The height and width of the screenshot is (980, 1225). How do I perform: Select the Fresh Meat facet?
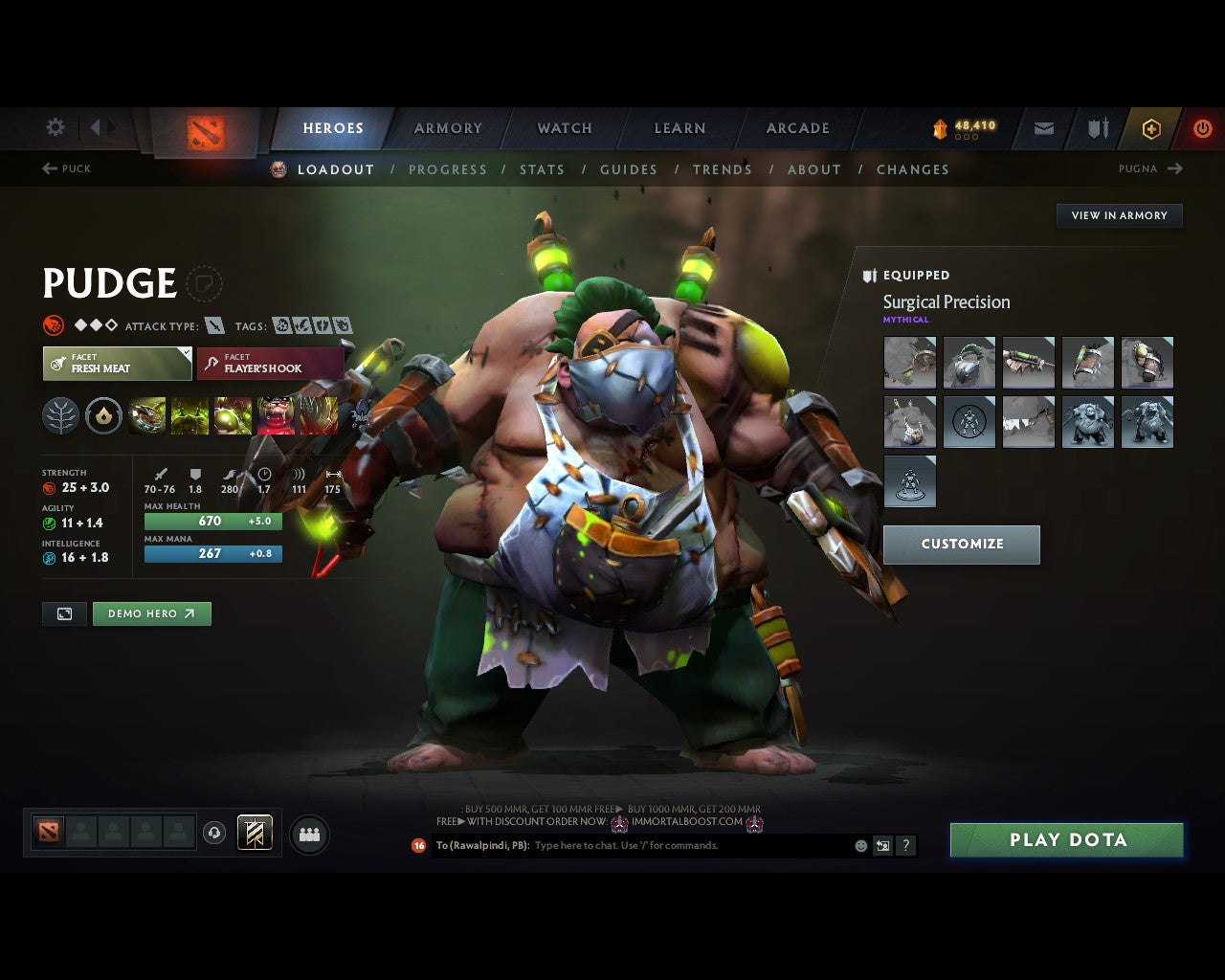[x=115, y=364]
